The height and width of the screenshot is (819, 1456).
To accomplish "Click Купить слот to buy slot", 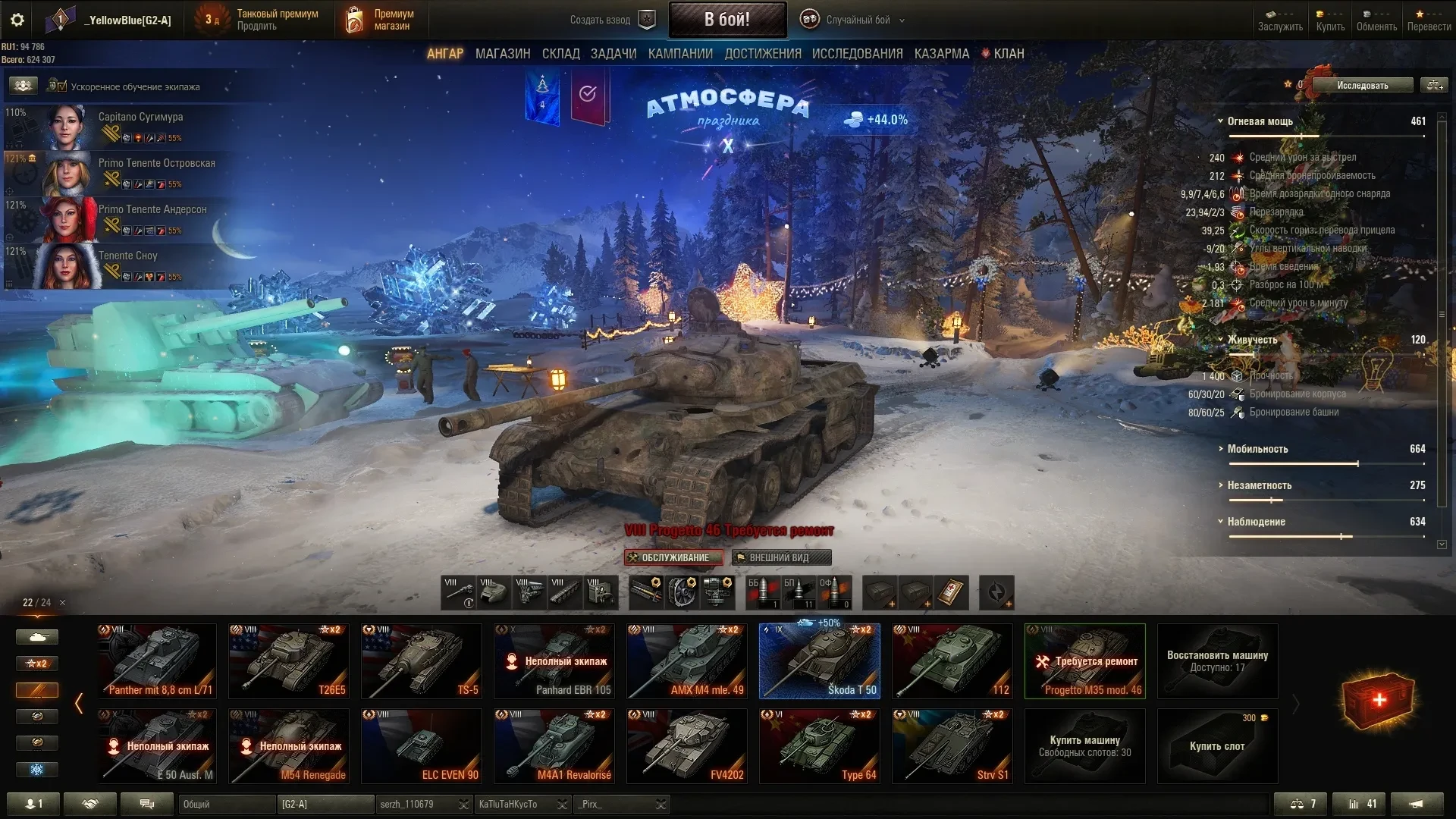I will (x=1216, y=745).
